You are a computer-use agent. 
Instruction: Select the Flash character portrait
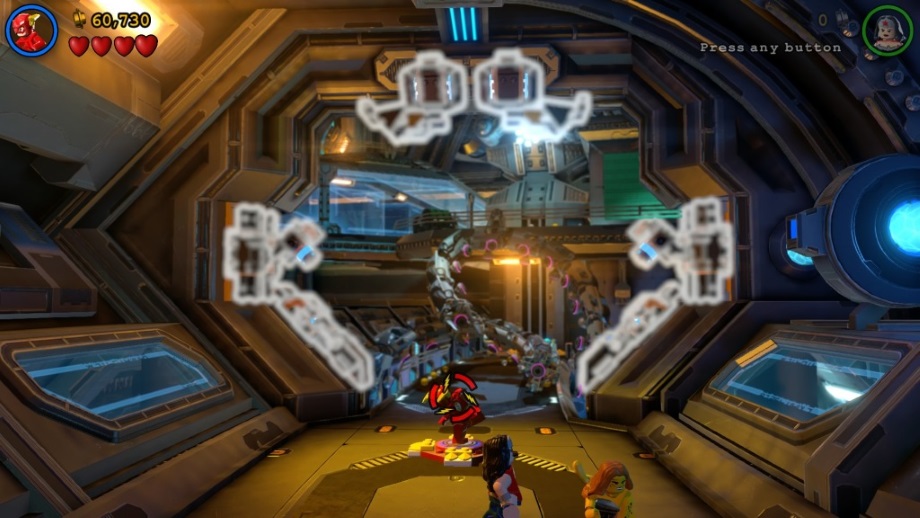31,30
